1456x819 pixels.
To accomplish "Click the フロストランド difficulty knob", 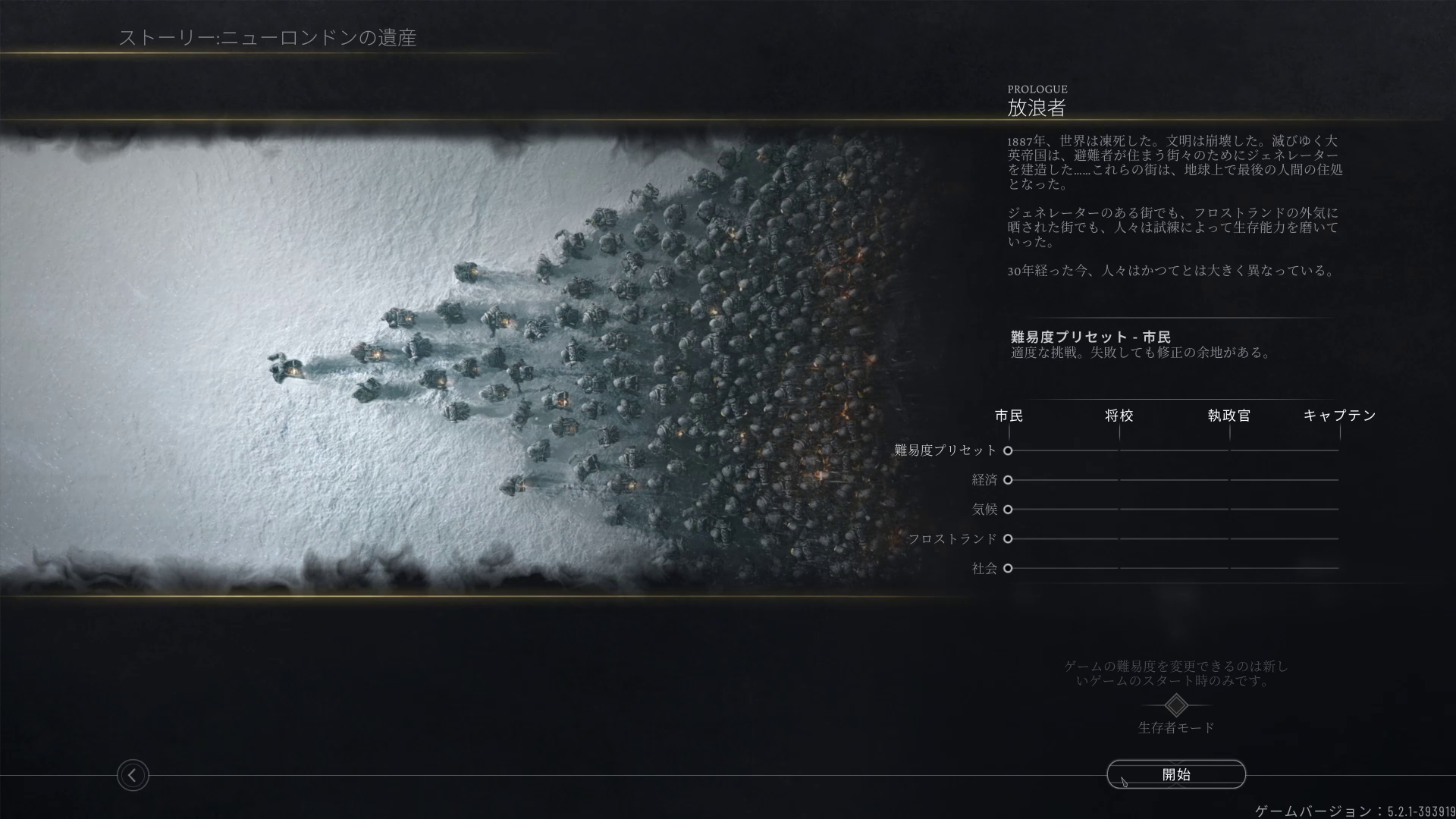I will pos(1009,539).
